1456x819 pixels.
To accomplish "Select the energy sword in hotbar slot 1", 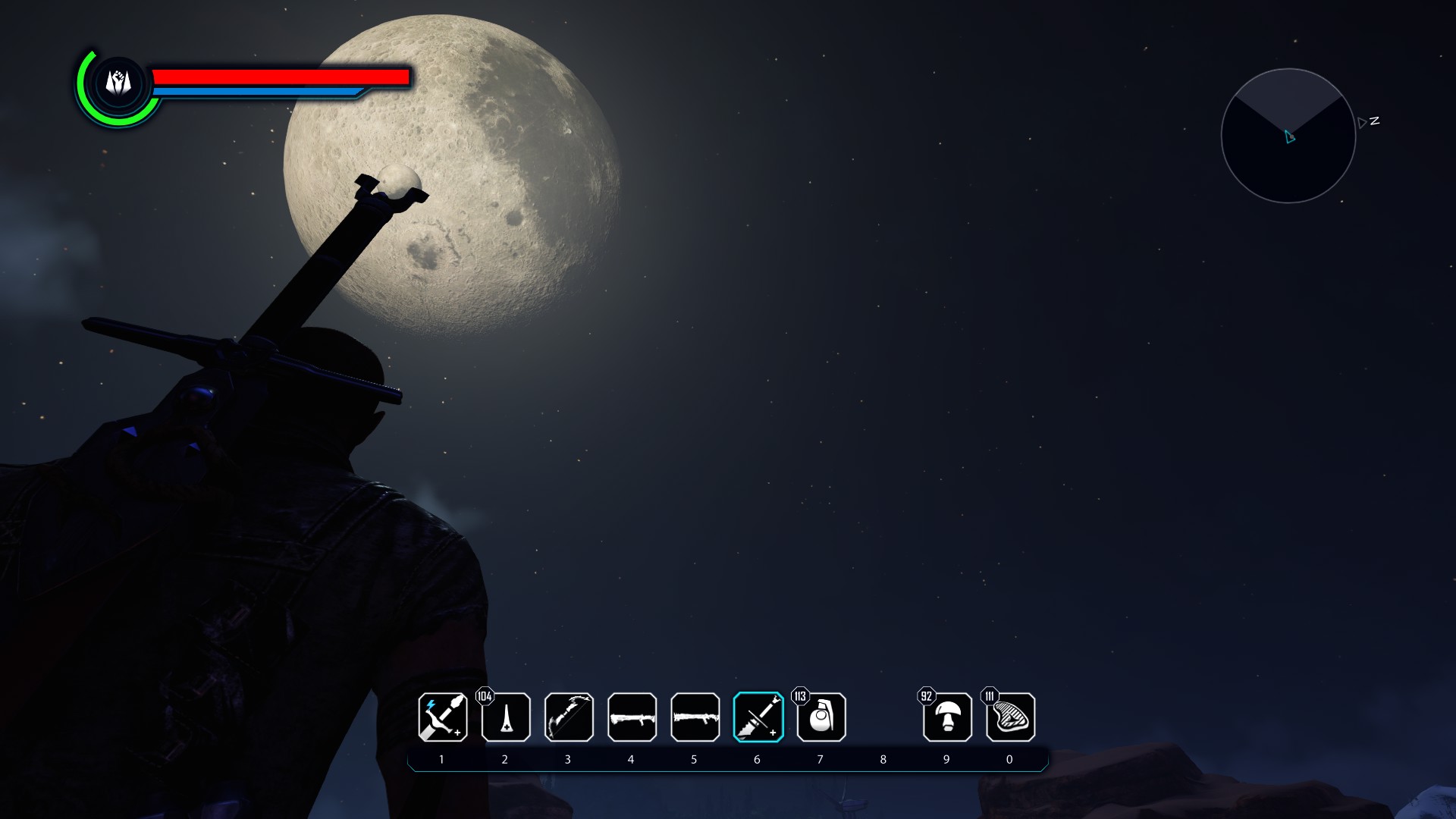I will point(443,718).
